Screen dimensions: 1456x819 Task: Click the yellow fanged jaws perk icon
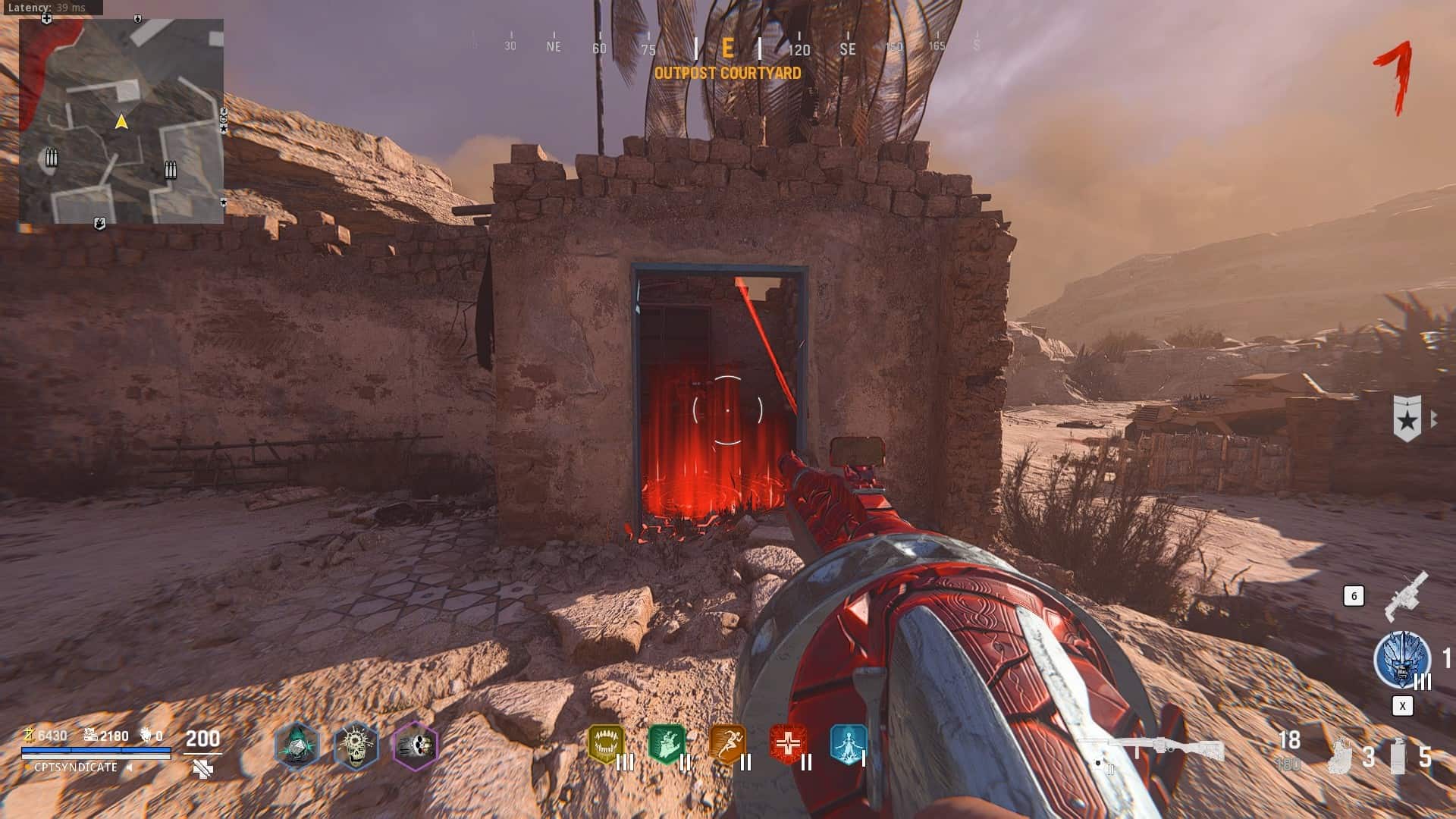[x=606, y=744]
